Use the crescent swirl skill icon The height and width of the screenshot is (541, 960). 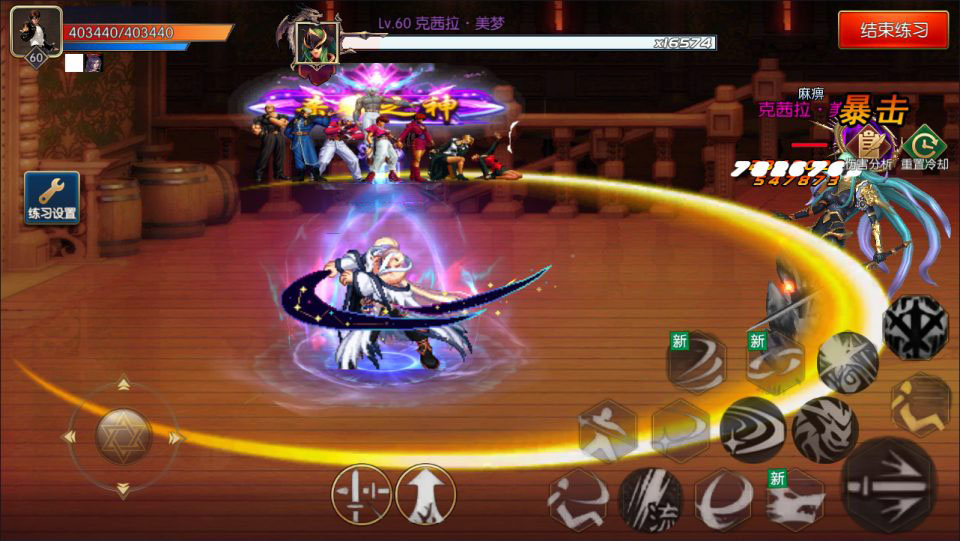(x=724, y=498)
